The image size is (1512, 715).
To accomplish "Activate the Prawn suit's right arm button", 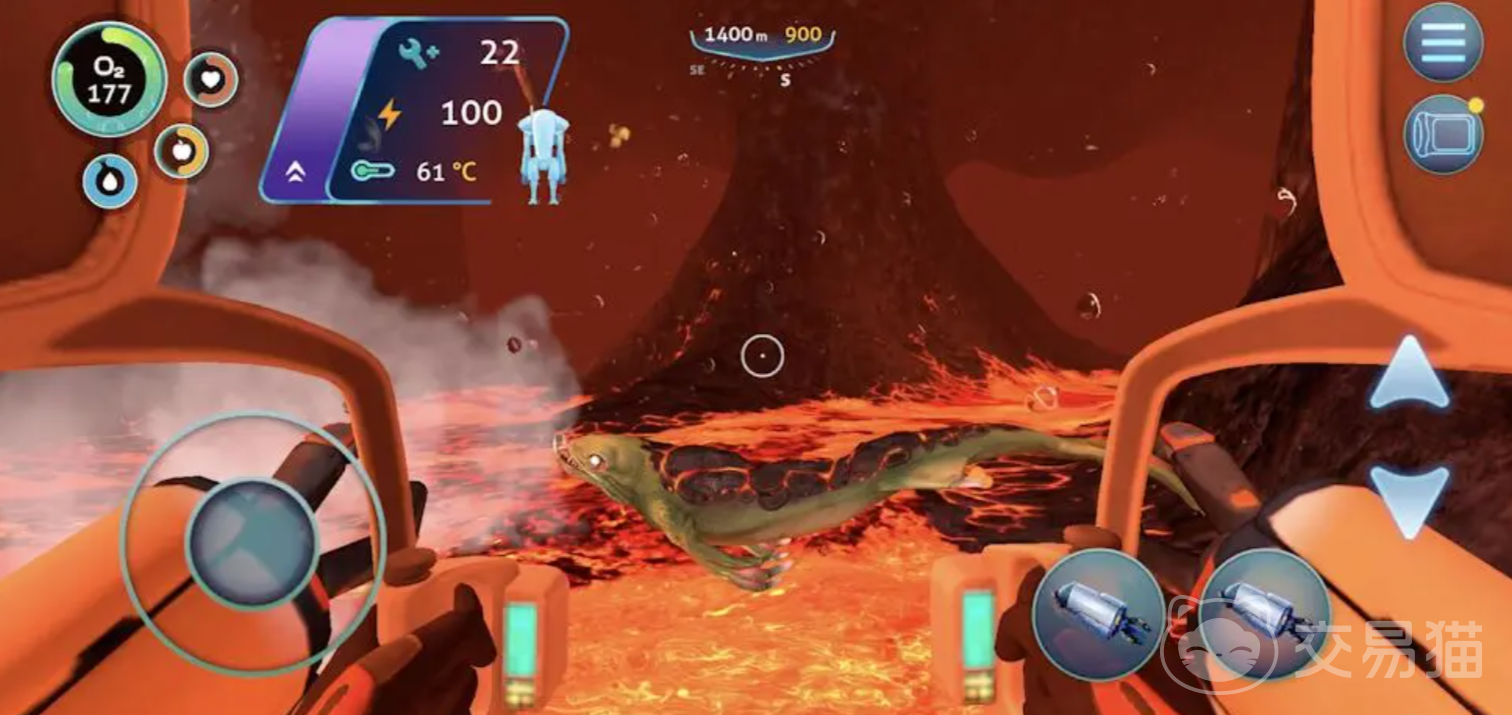I will point(1265,612).
